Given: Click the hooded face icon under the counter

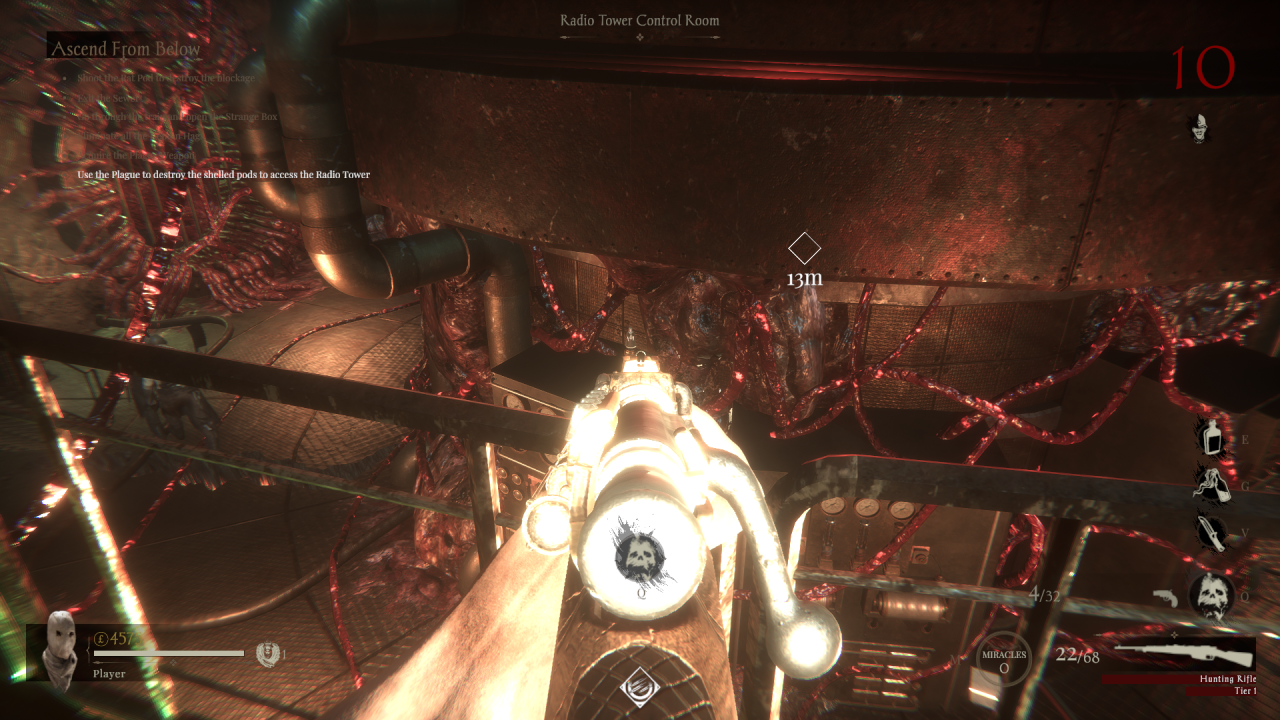Looking at the screenshot, I should pos(1199,127).
